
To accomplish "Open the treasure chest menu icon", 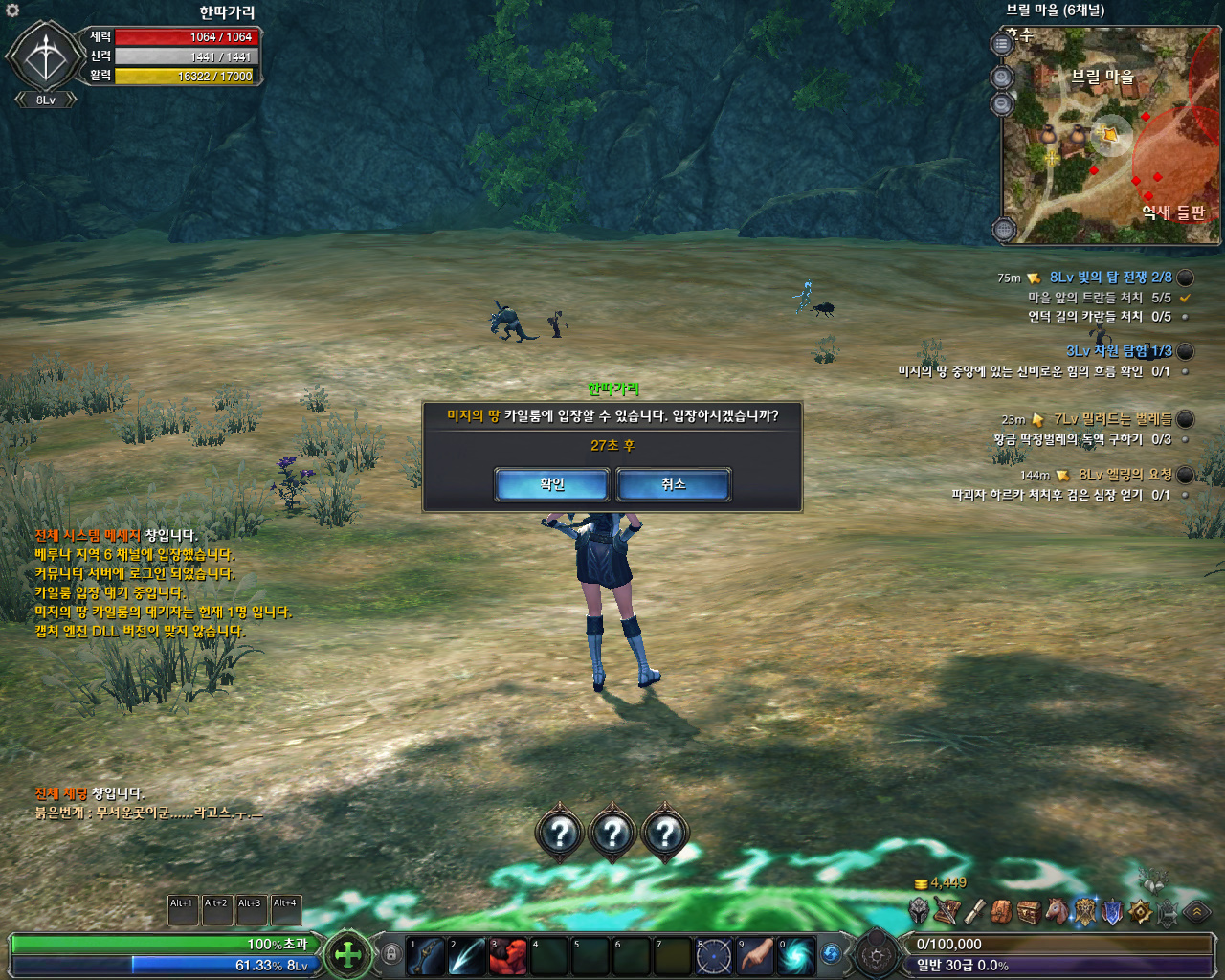I will pos(1029,911).
